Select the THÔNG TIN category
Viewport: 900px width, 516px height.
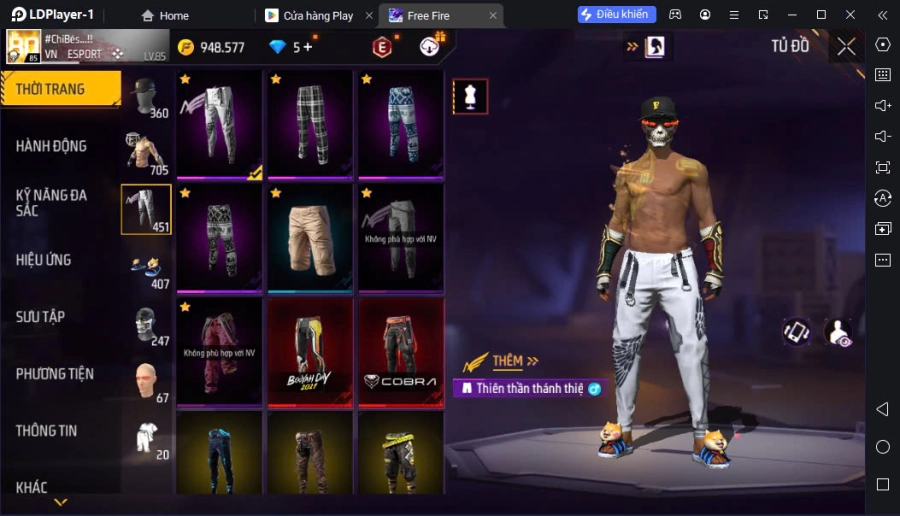47,431
